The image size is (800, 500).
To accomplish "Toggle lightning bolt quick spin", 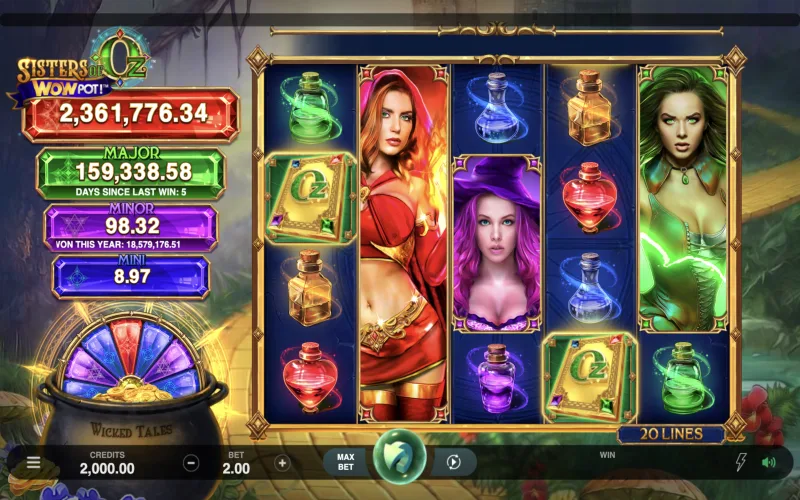I will click(x=741, y=462).
